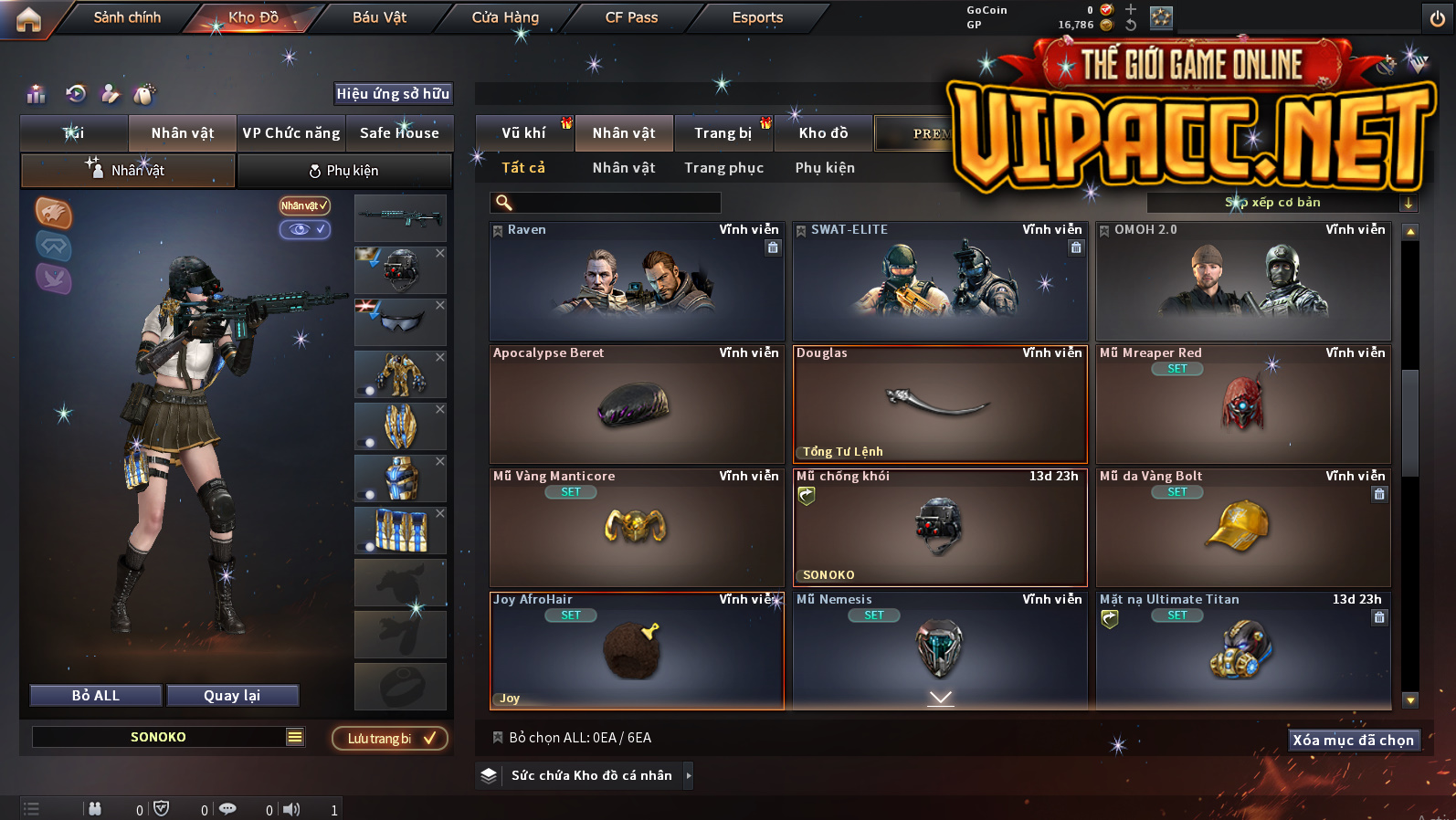Open the CF Pass menu
The height and width of the screenshot is (820, 1456).
click(631, 17)
